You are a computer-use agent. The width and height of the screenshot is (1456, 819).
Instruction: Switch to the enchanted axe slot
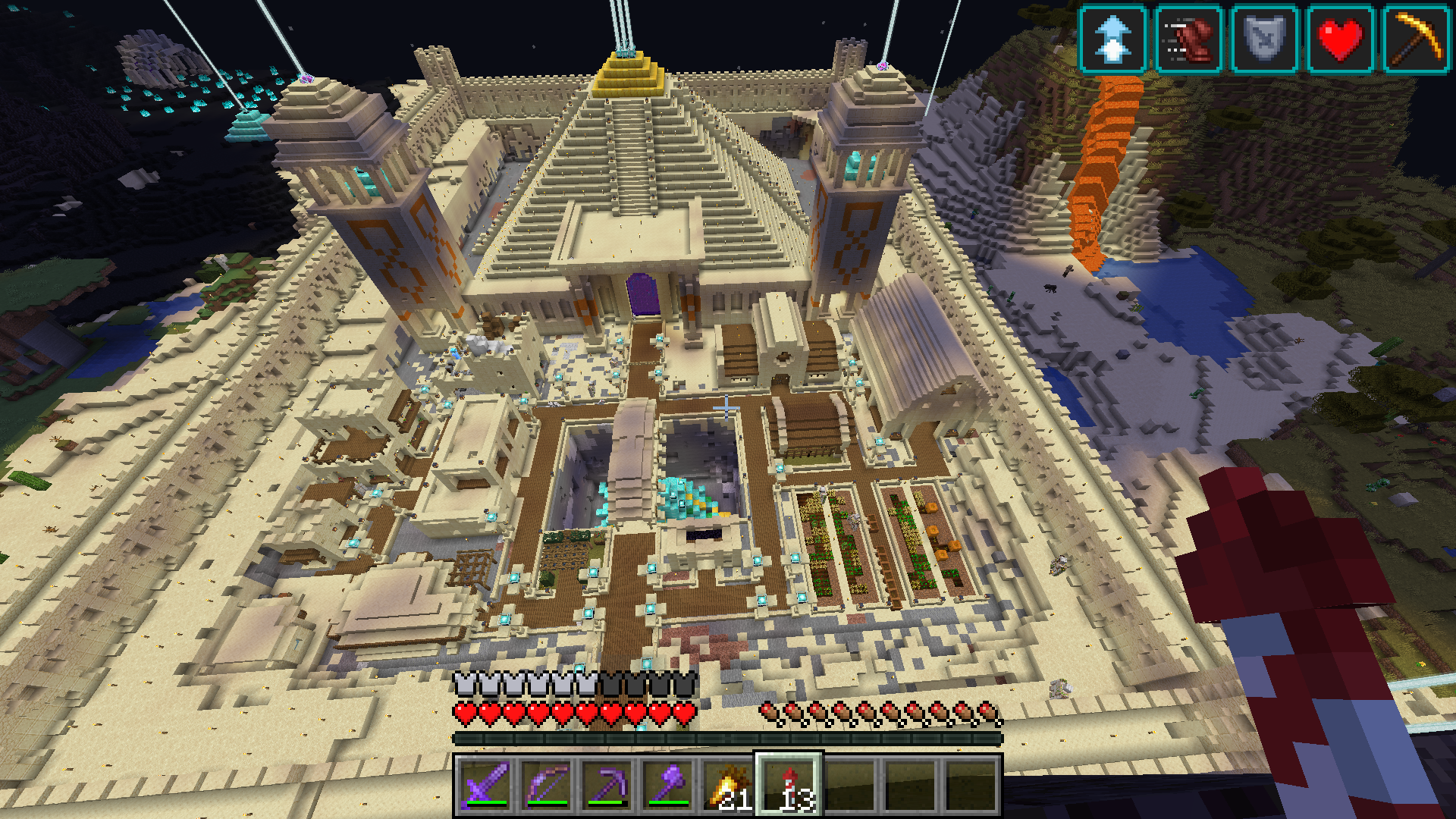[x=667, y=785]
